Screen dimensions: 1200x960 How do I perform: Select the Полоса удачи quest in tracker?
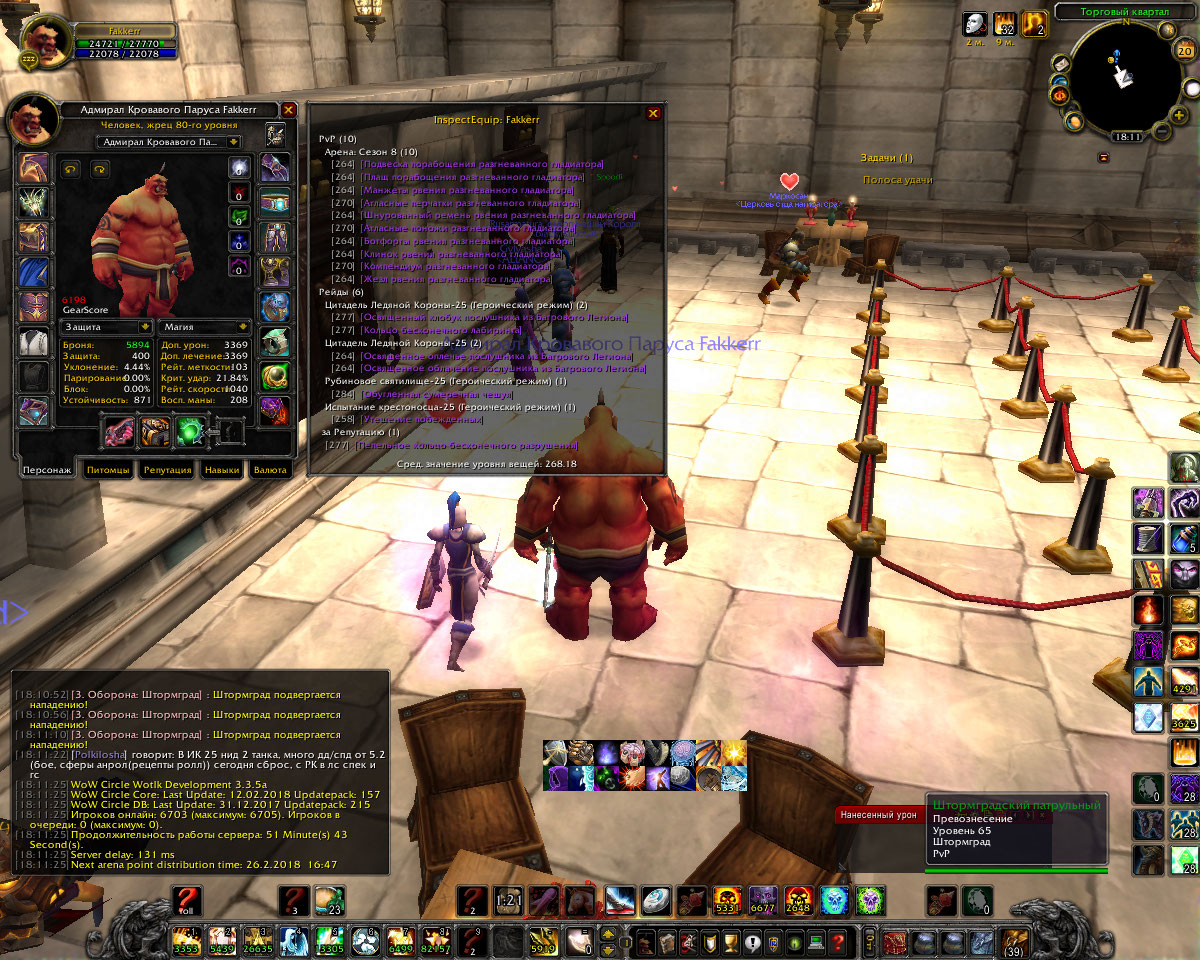coord(897,180)
